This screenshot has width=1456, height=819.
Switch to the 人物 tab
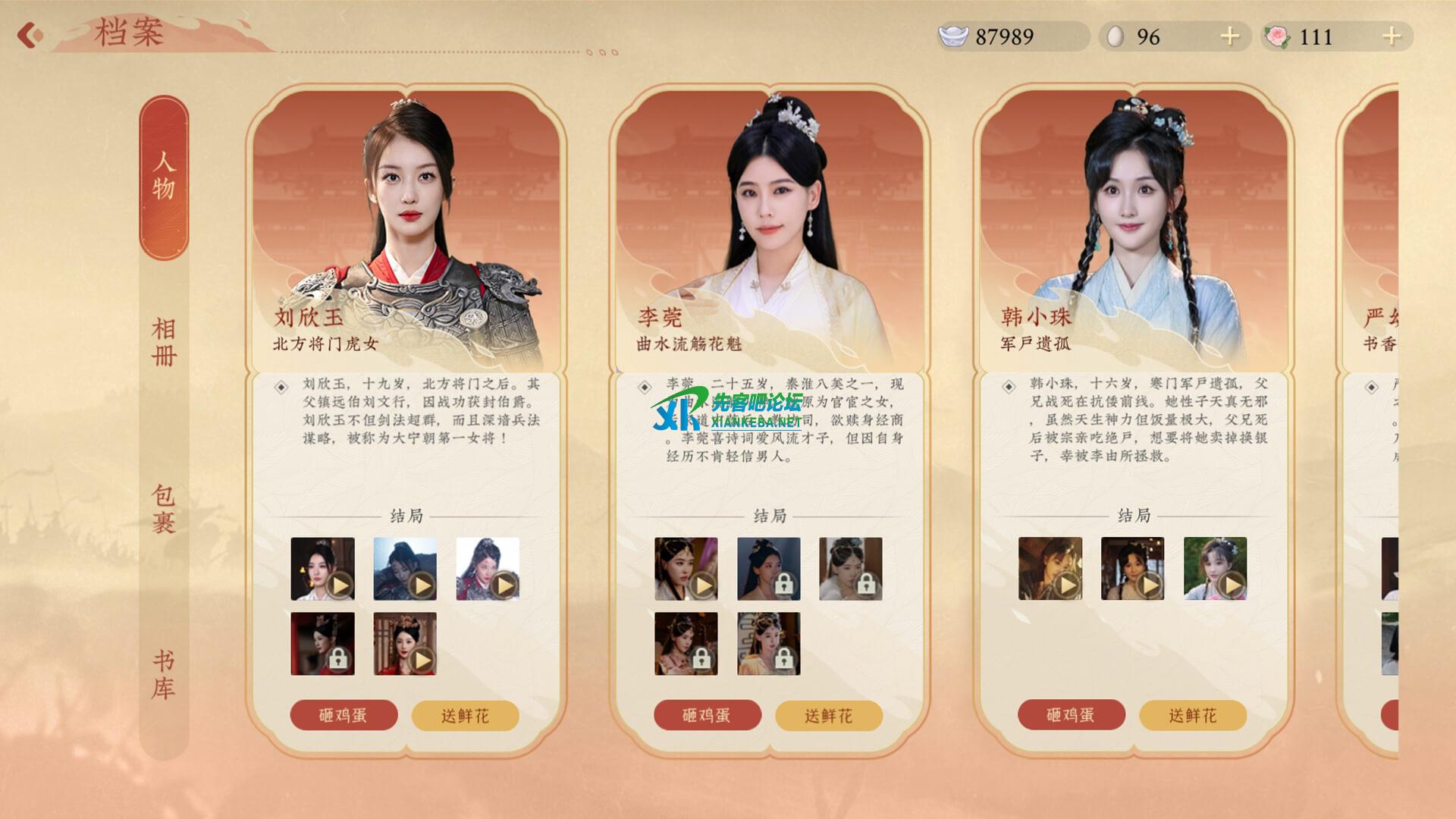tap(164, 176)
